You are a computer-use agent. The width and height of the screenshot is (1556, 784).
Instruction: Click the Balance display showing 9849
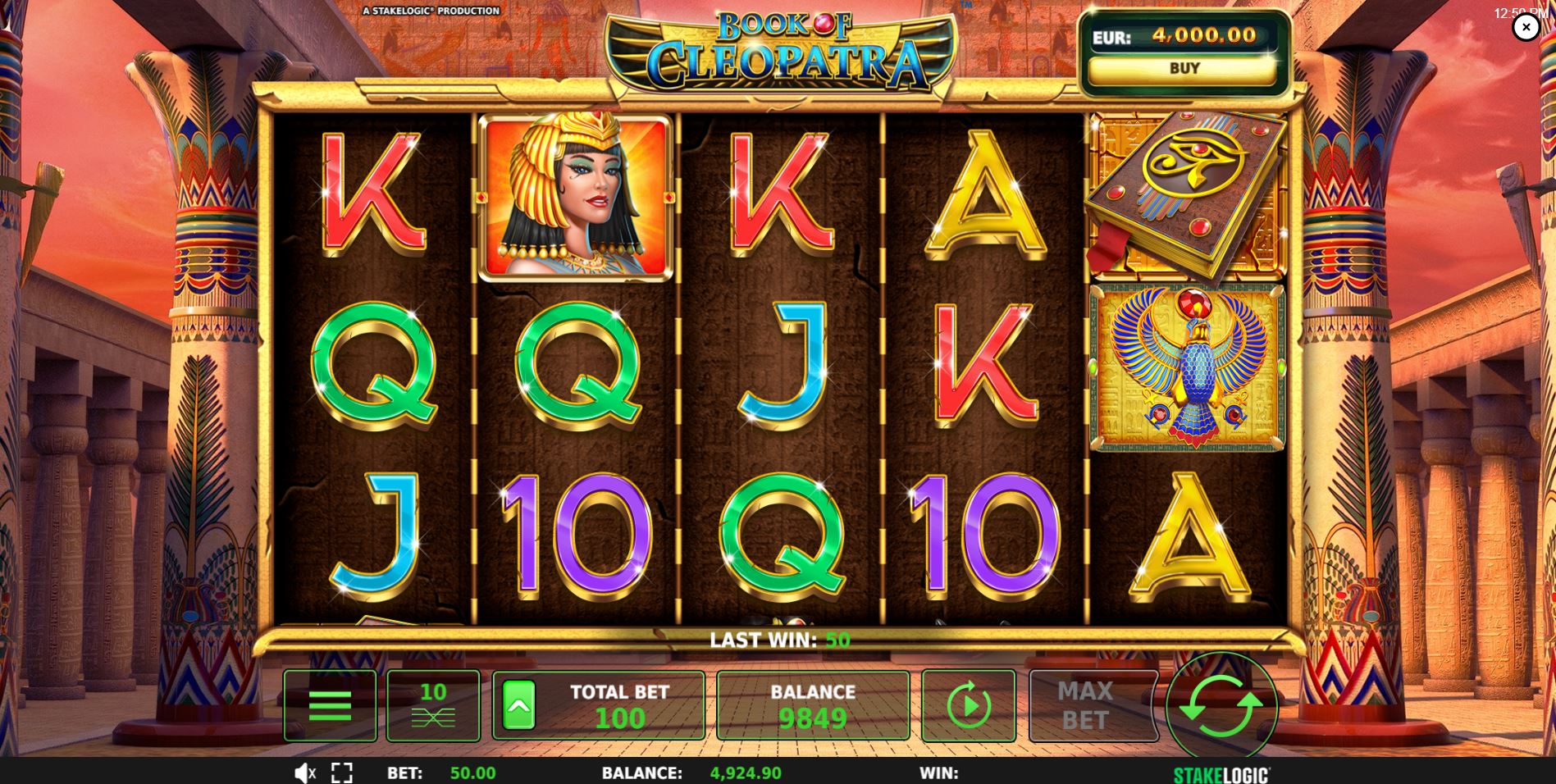812,704
